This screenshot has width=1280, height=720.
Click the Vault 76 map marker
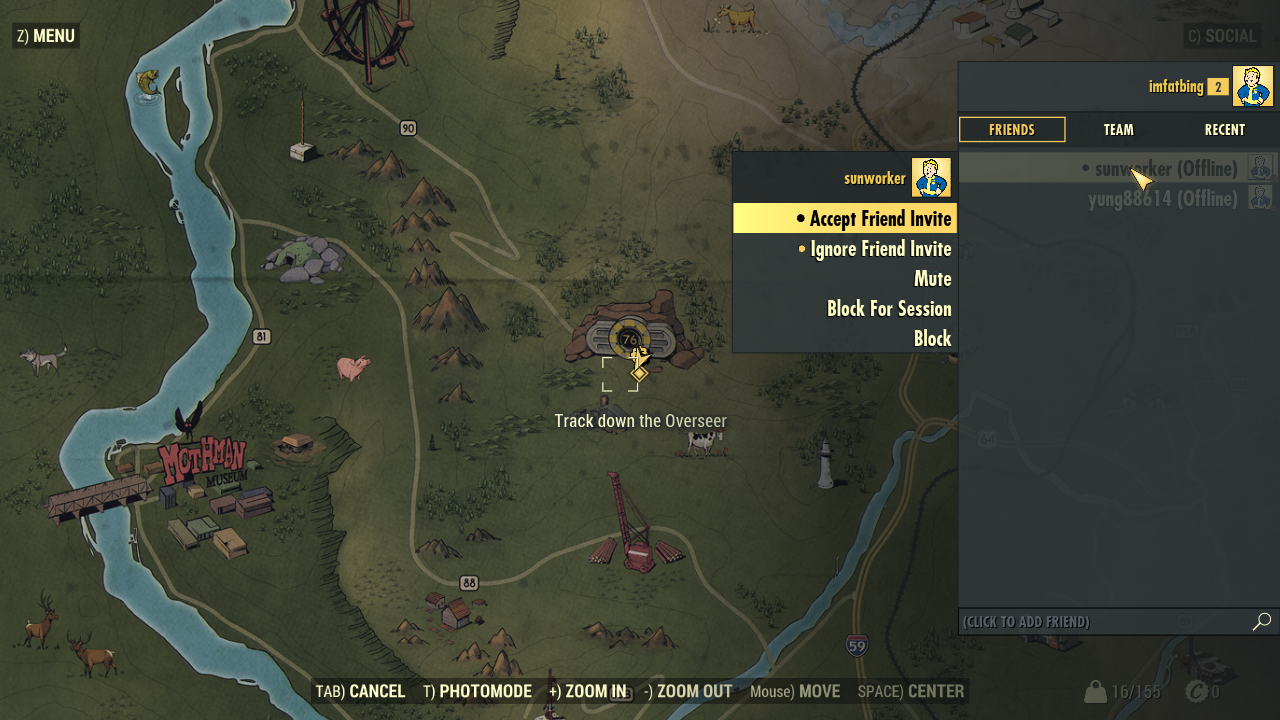coord(630,339)
